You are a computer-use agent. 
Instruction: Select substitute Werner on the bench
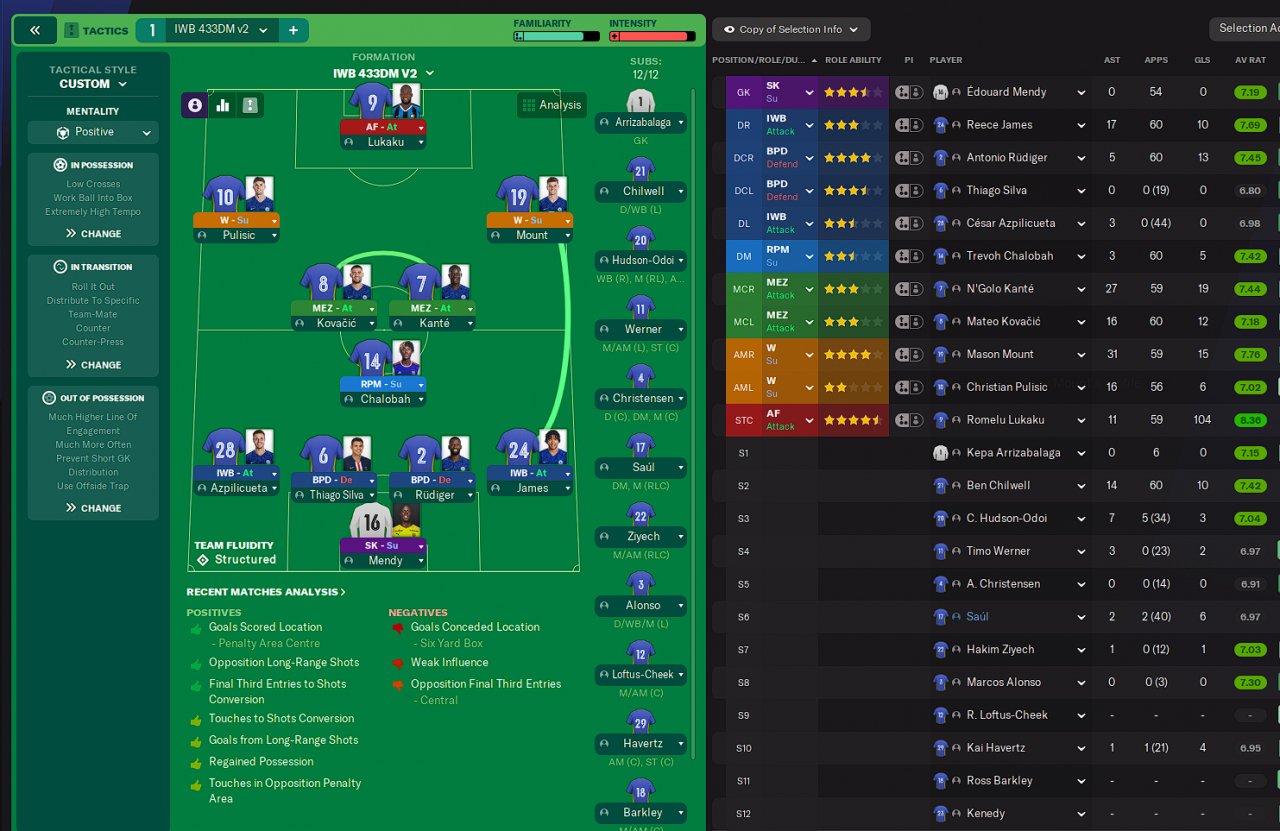click(x=641, y=329)
